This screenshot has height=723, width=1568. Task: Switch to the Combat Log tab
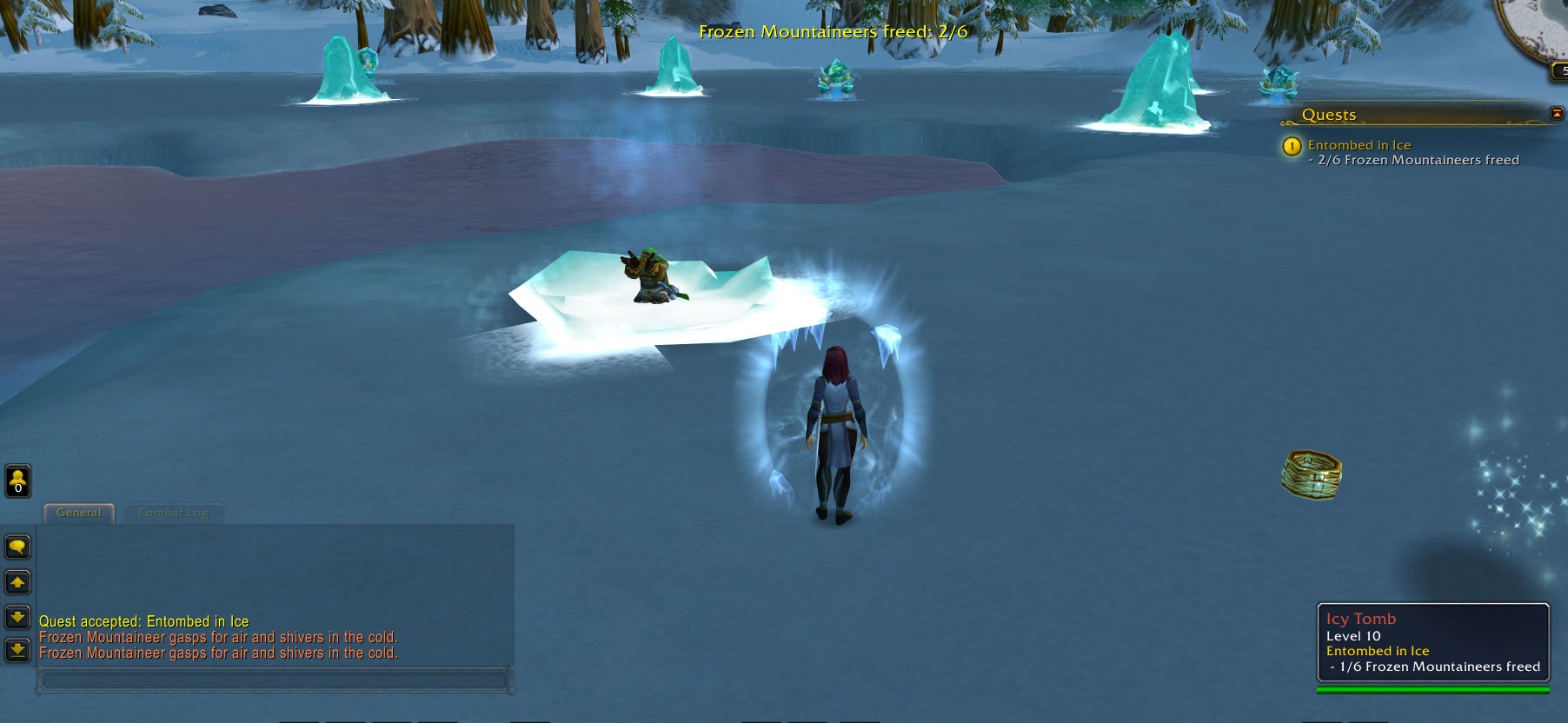172,513
